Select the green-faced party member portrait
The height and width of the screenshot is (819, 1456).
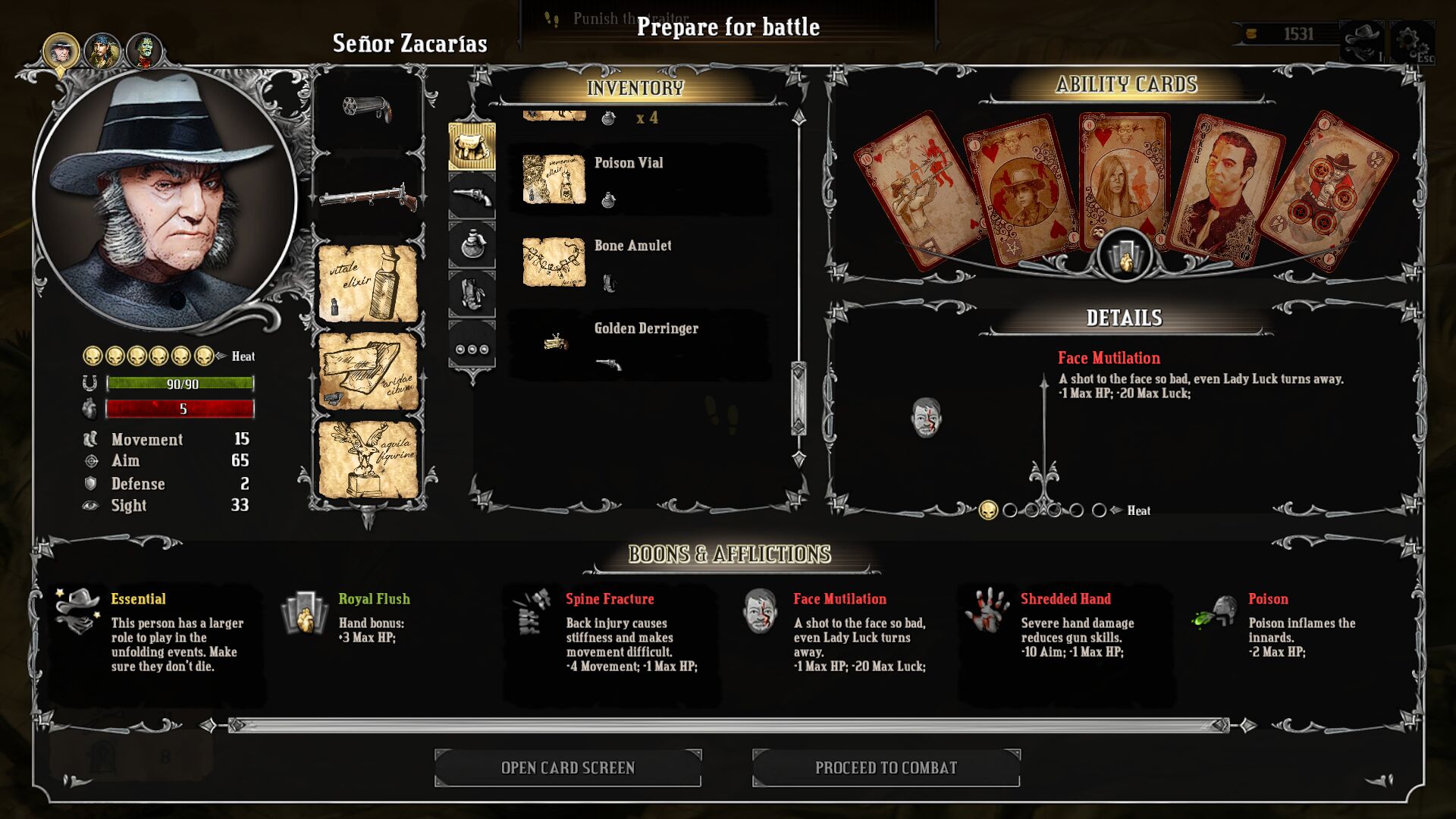coord(144,52)
